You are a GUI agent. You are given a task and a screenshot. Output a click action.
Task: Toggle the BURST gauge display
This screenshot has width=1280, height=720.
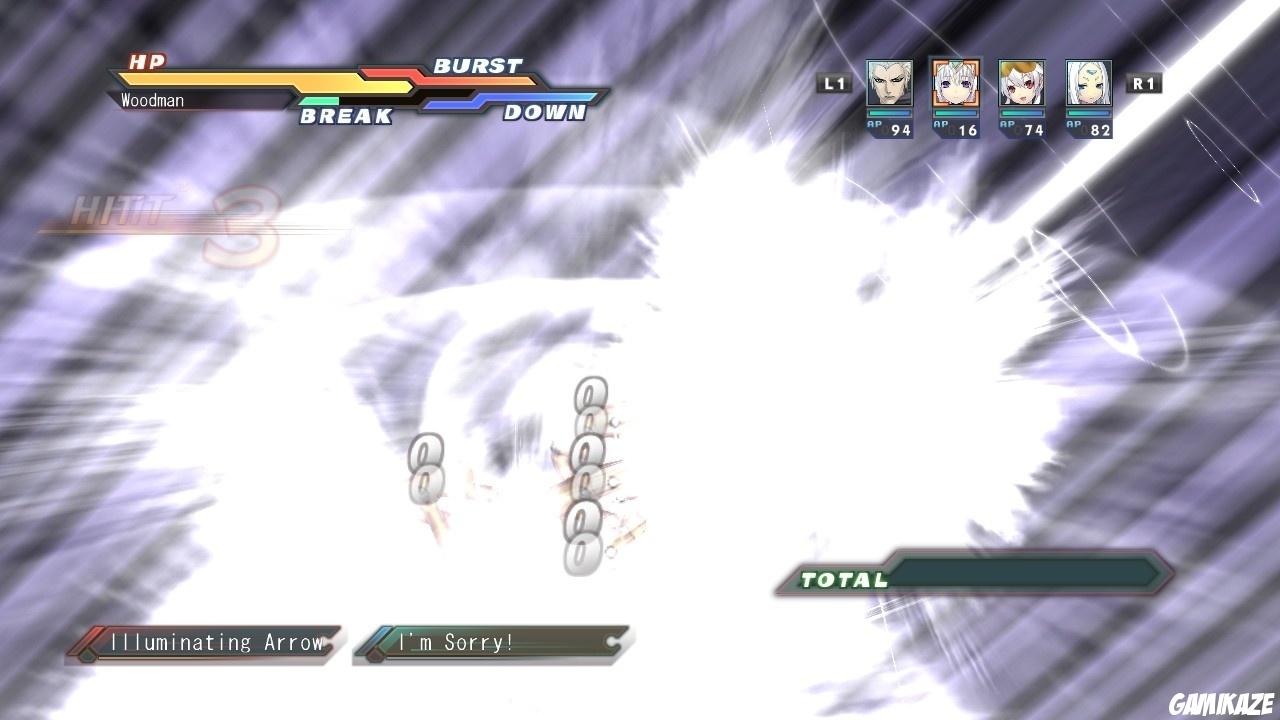click(479, 66)
